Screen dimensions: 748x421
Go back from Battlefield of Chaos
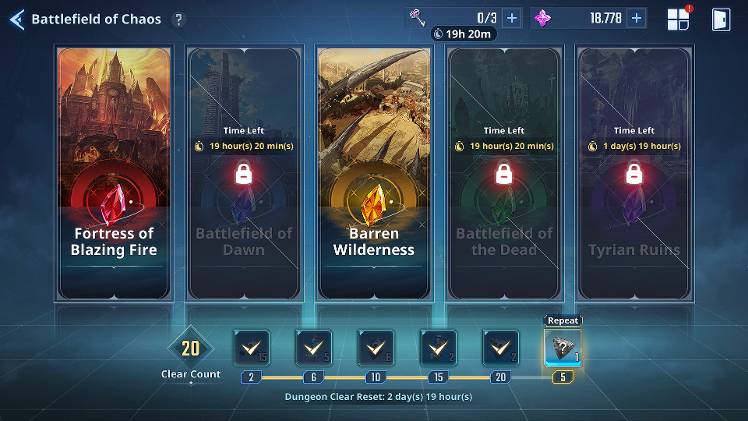coord(16,19)
